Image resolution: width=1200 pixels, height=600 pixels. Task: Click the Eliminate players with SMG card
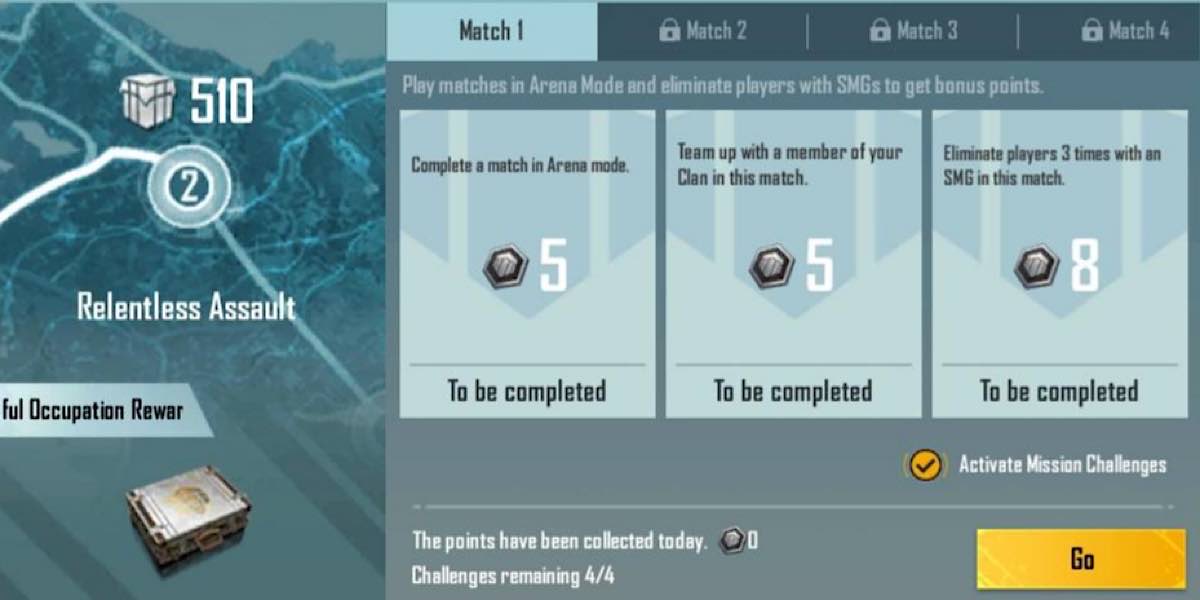point(1059,264)
